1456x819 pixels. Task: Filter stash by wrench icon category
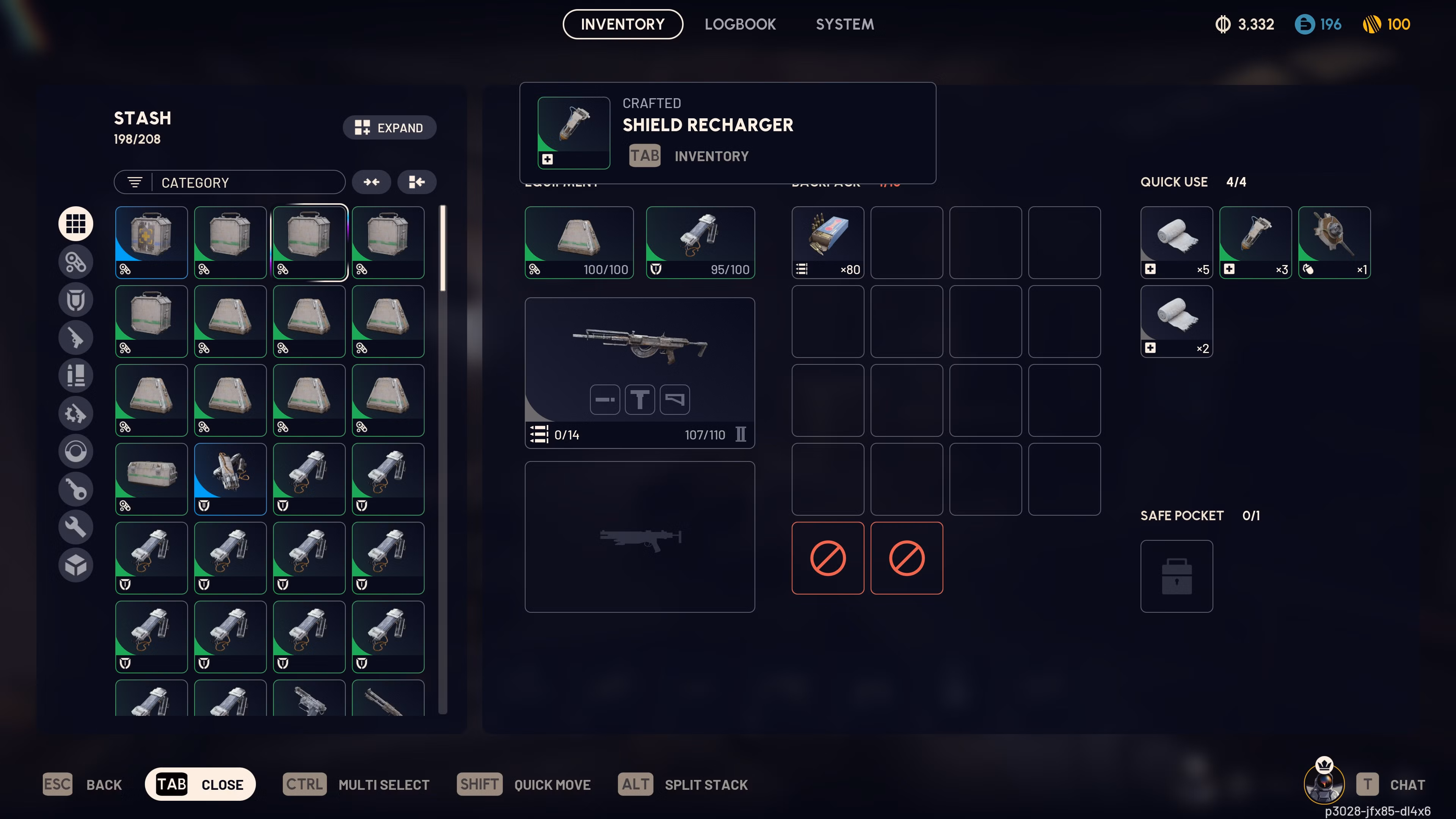coord(76,527)
